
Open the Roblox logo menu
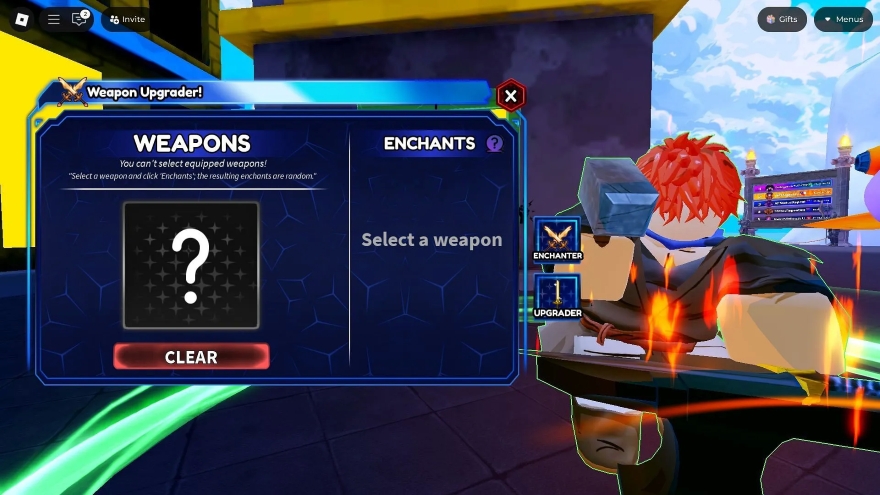(x=22, y=19)
